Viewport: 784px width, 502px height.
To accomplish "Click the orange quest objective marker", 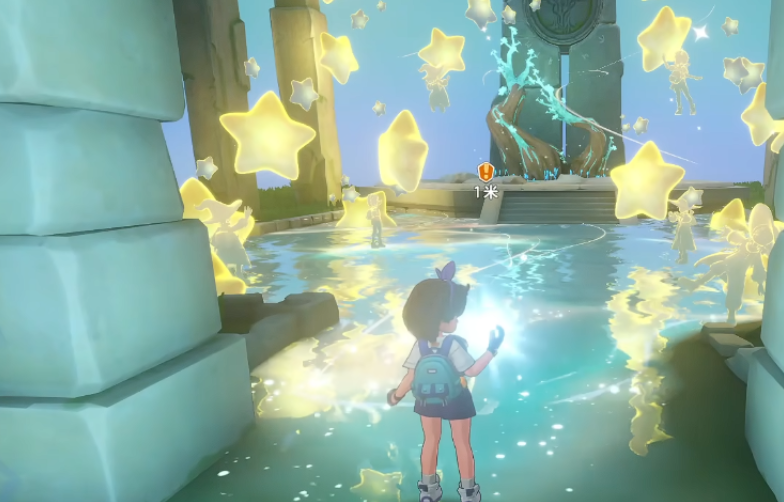I will click(x=486, y=172).
